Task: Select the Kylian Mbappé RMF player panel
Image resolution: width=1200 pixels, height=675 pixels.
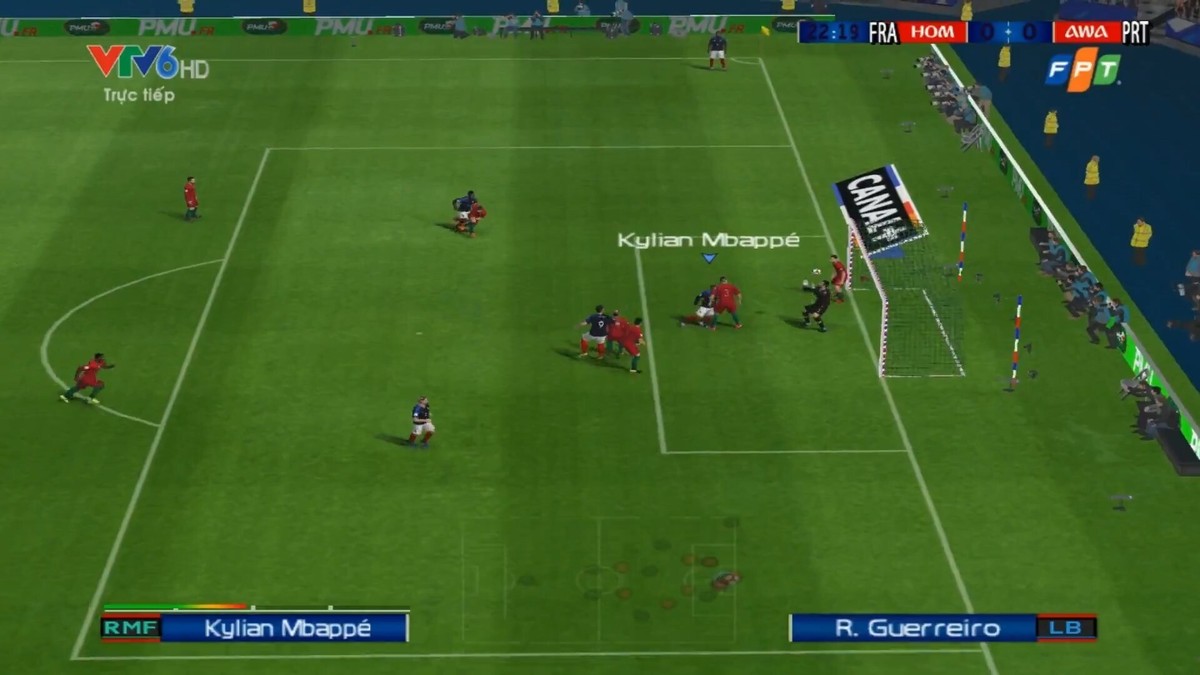Action: point(255,628)
